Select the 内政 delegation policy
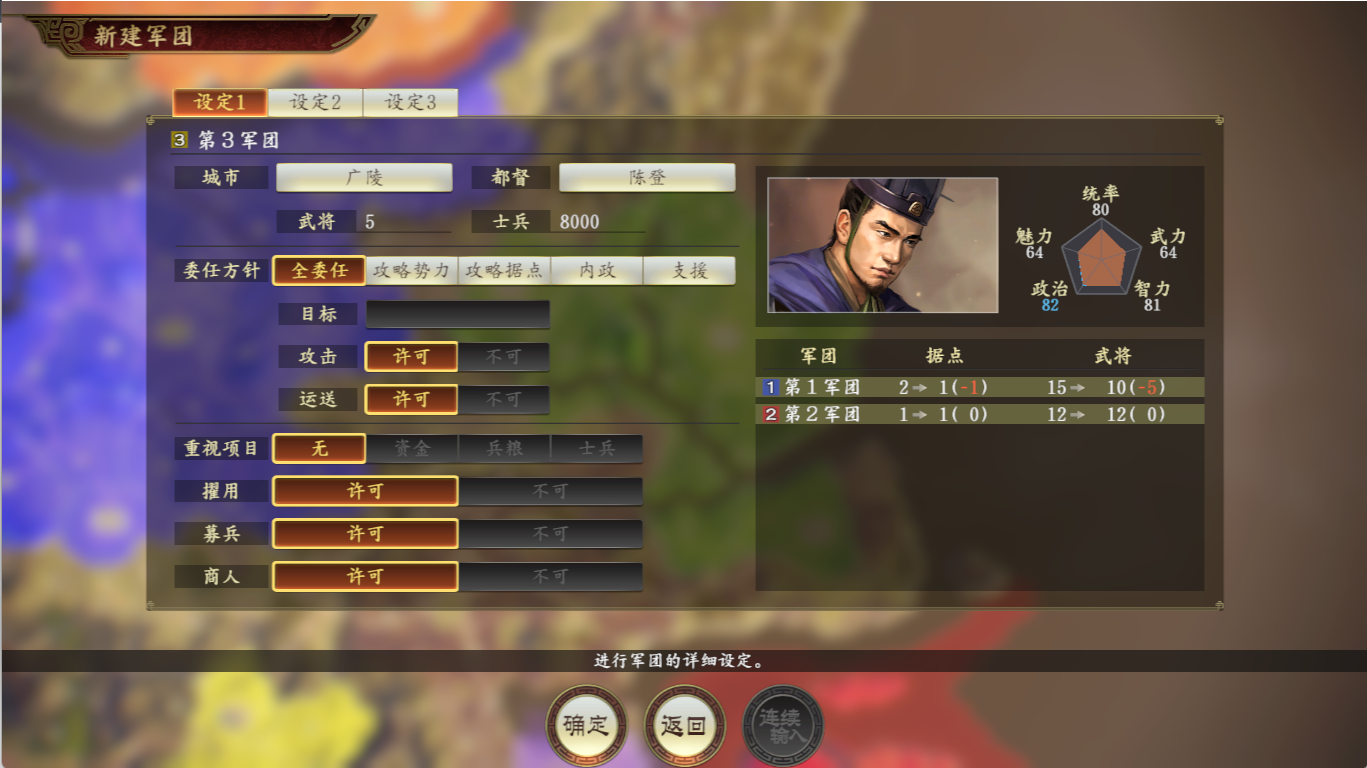Viewport: 1367px width, 768px height. 595,270
